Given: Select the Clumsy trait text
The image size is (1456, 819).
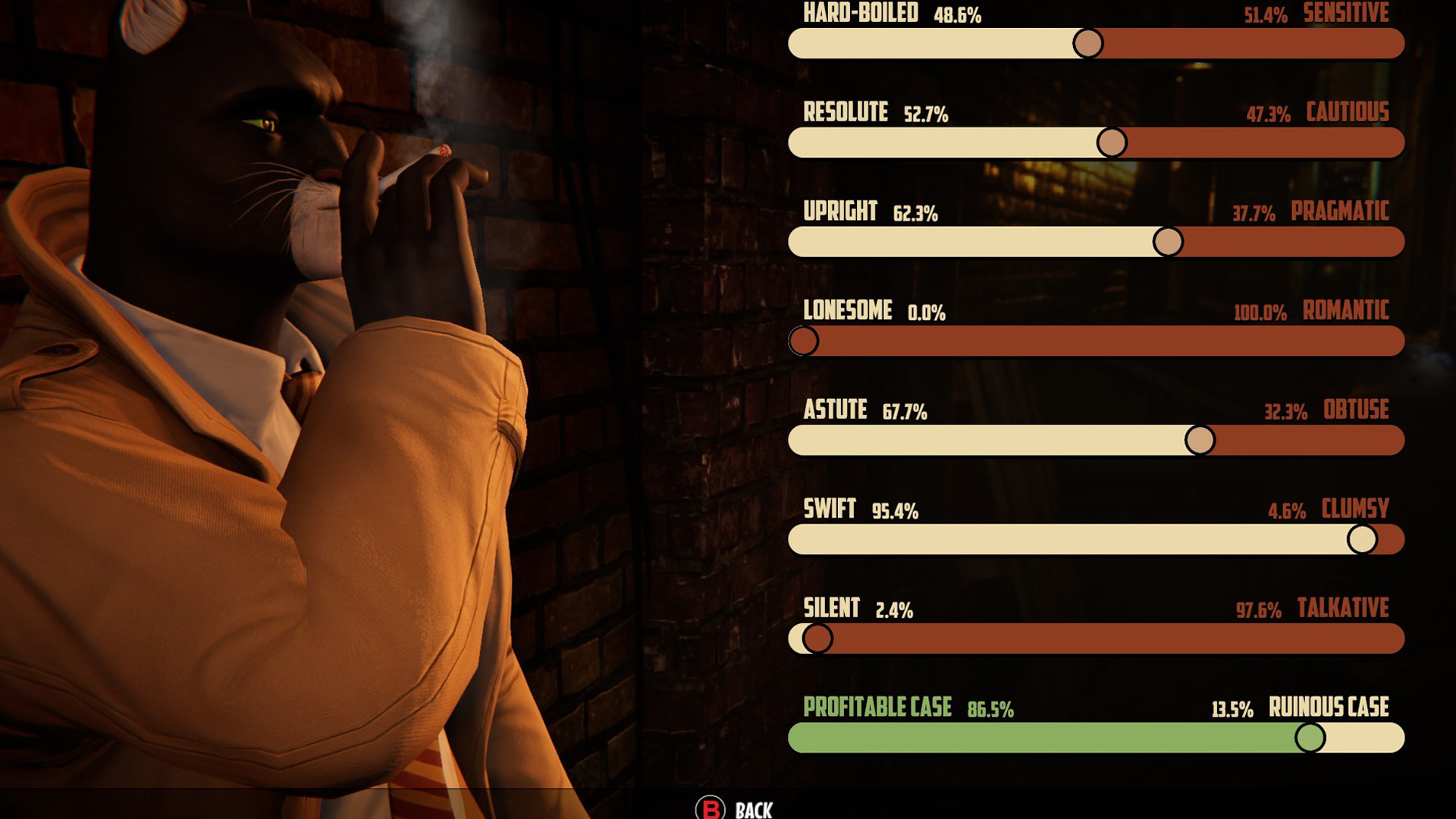Looking at the screenshot, I should point(1352,510).
